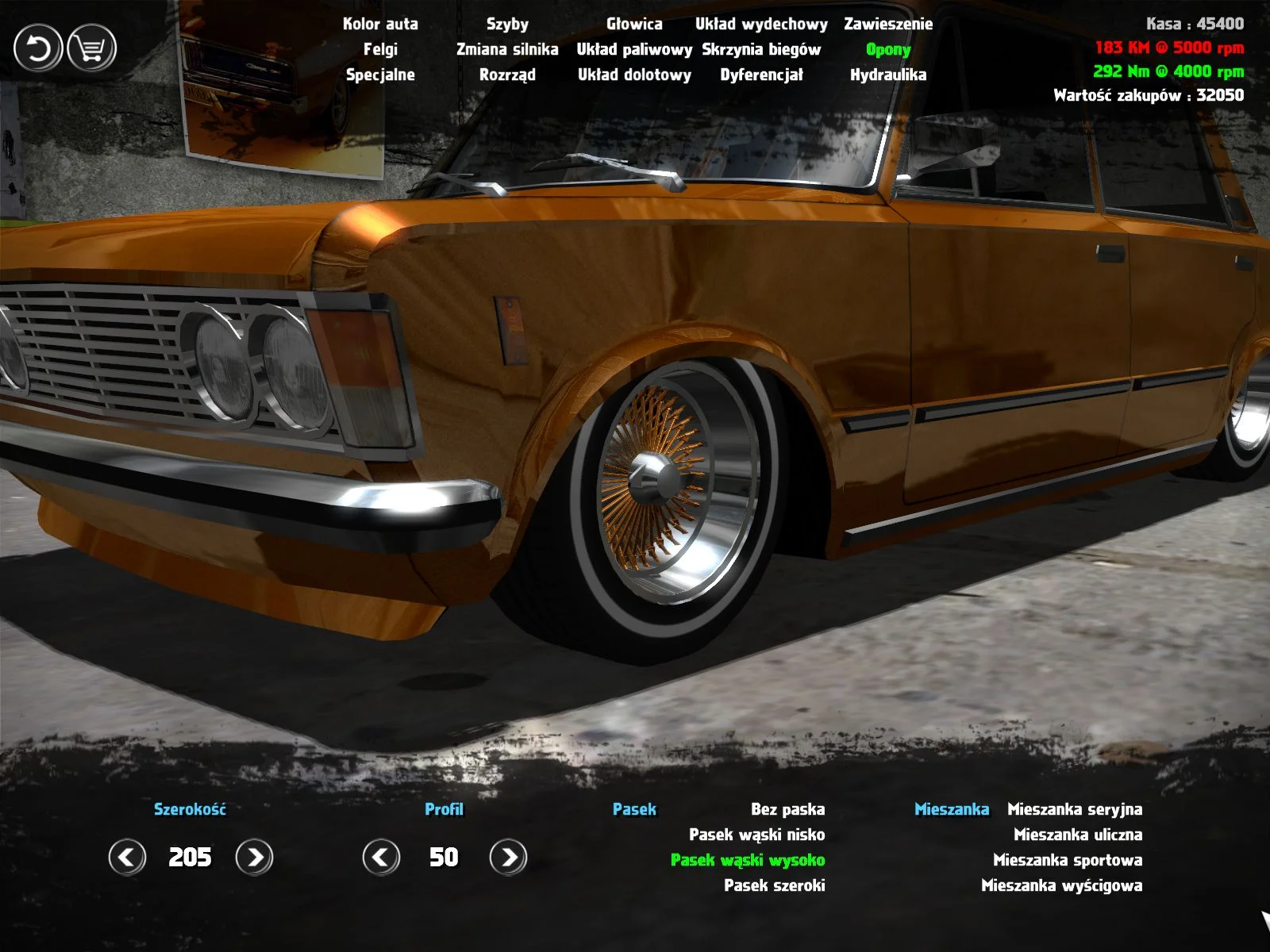Select "Mieszanka sportowa" compound

point(1067,859)
